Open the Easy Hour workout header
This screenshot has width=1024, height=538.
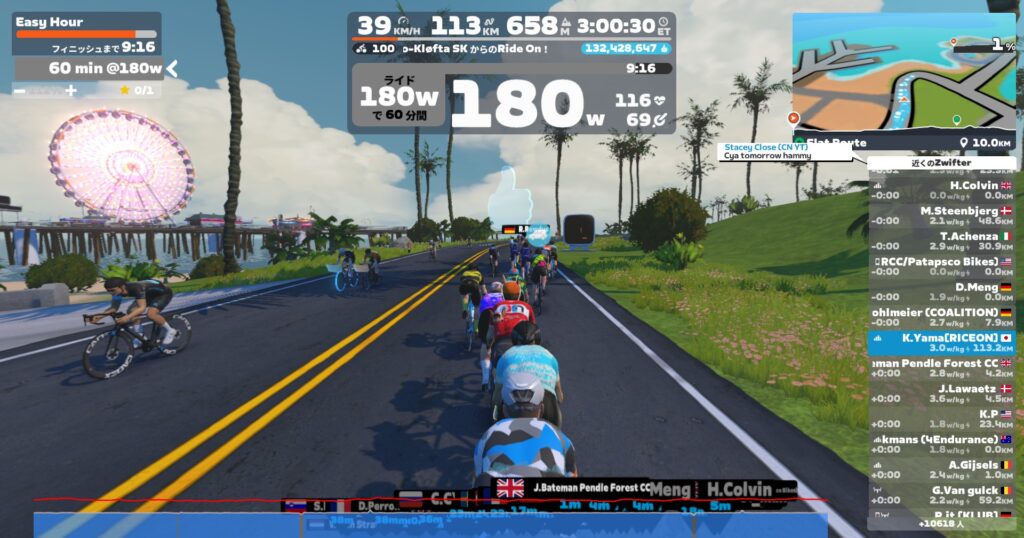pos(86,22)
